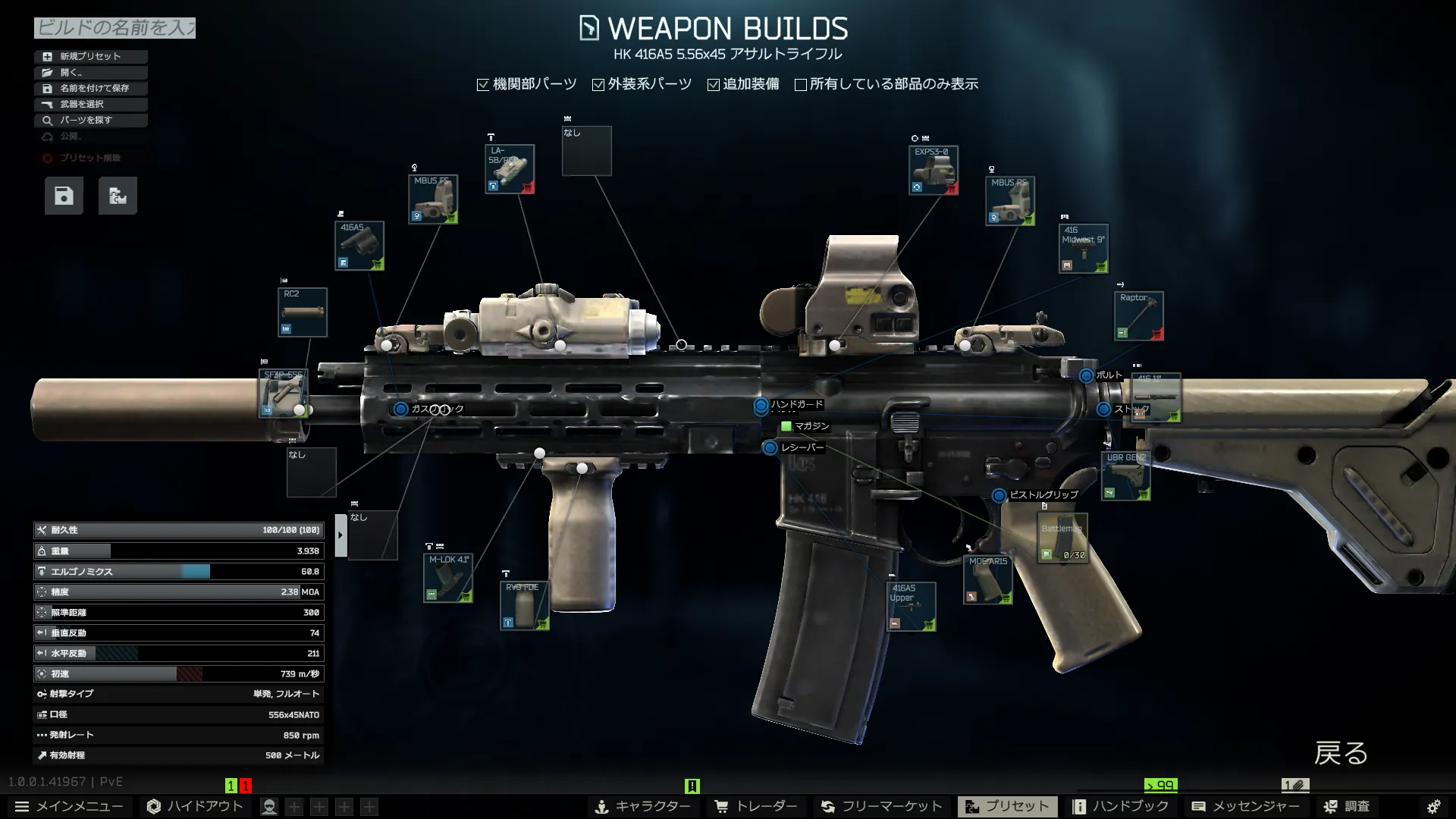Select the RC2 suppressor part slot
Viewport: 1456px width, 819px height.
[x=303, y=312]
